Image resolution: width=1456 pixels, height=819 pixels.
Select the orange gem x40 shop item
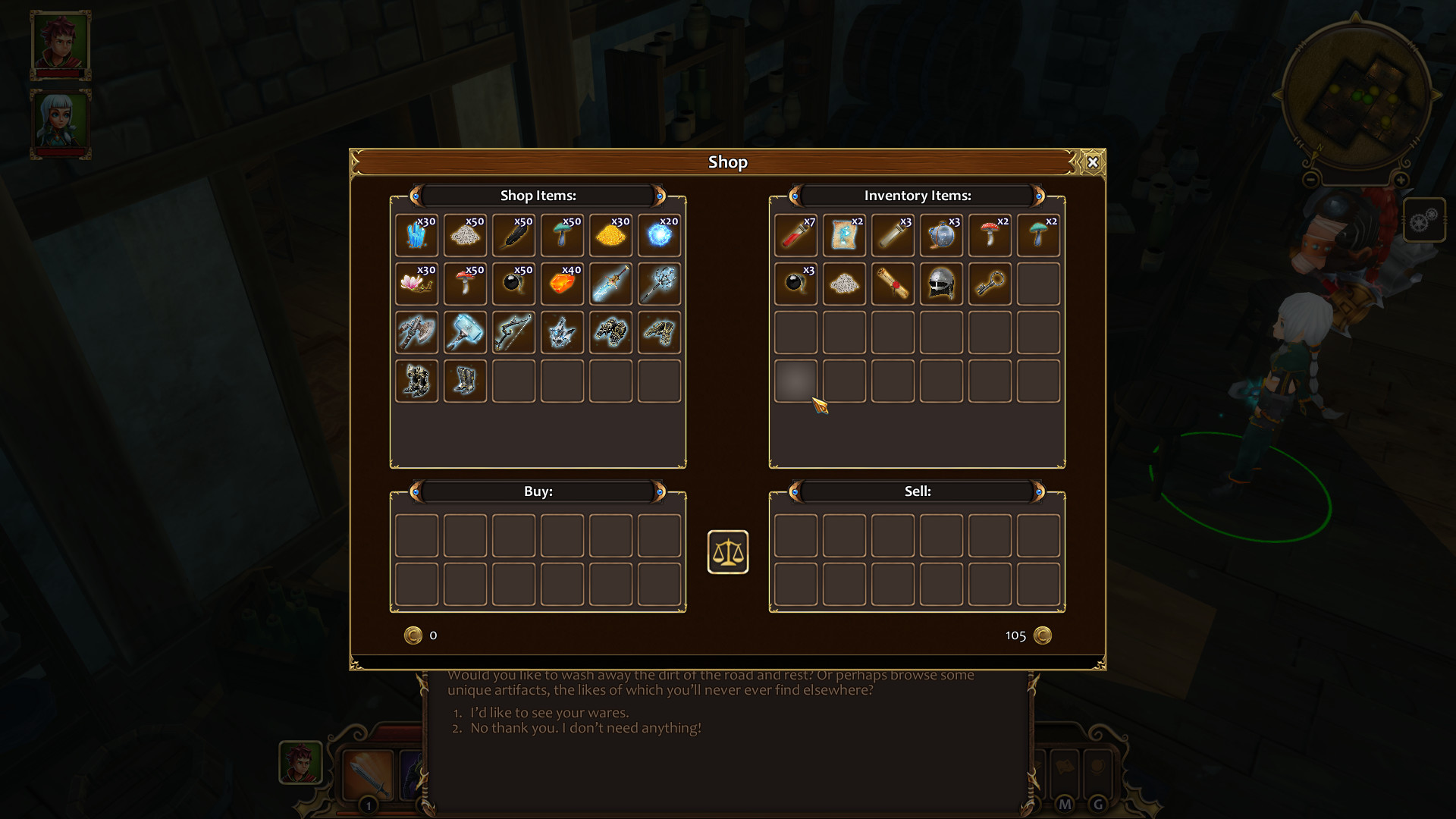coord(563,284)
